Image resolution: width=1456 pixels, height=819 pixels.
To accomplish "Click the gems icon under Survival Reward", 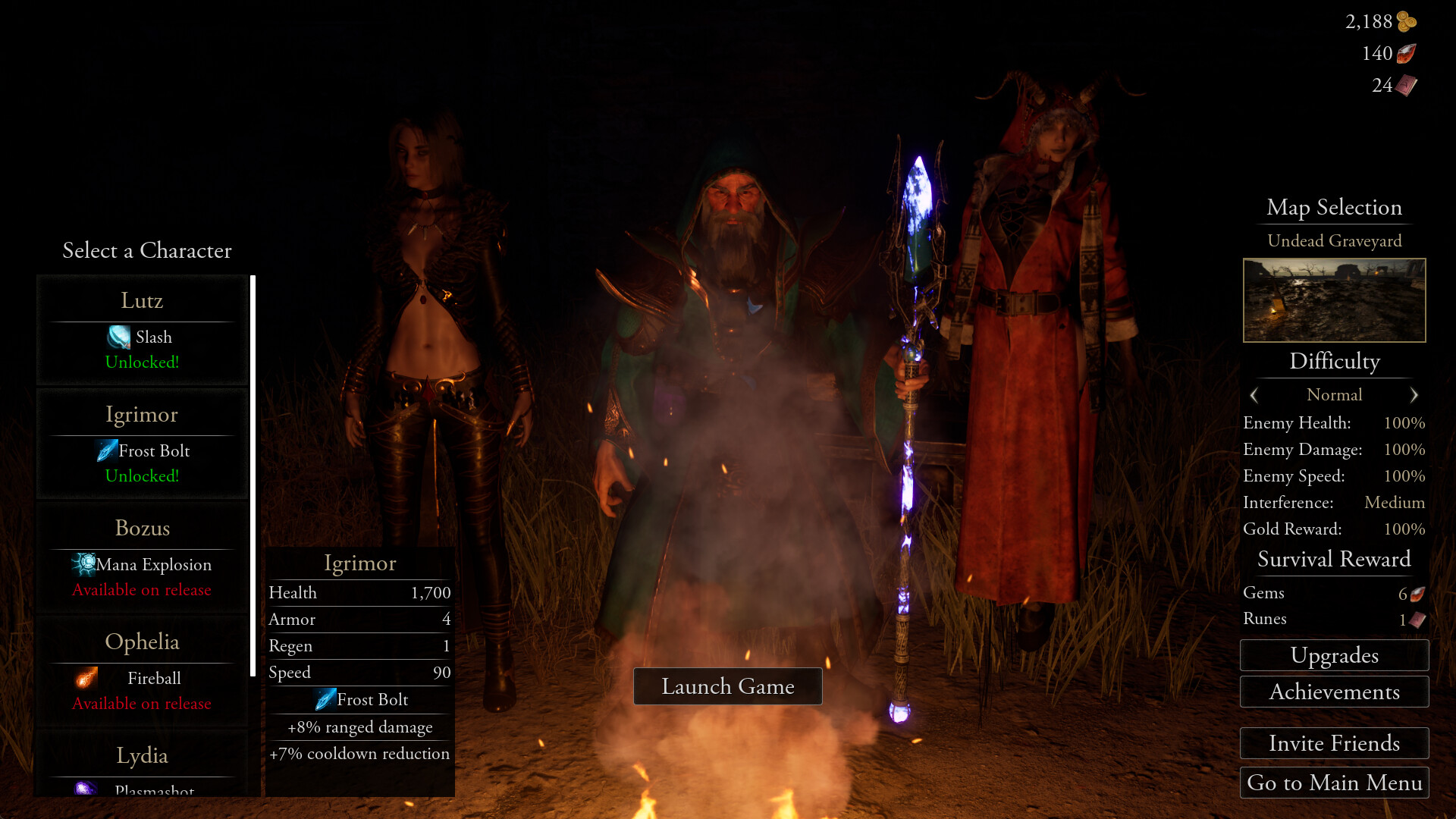I will (1417, 594).
